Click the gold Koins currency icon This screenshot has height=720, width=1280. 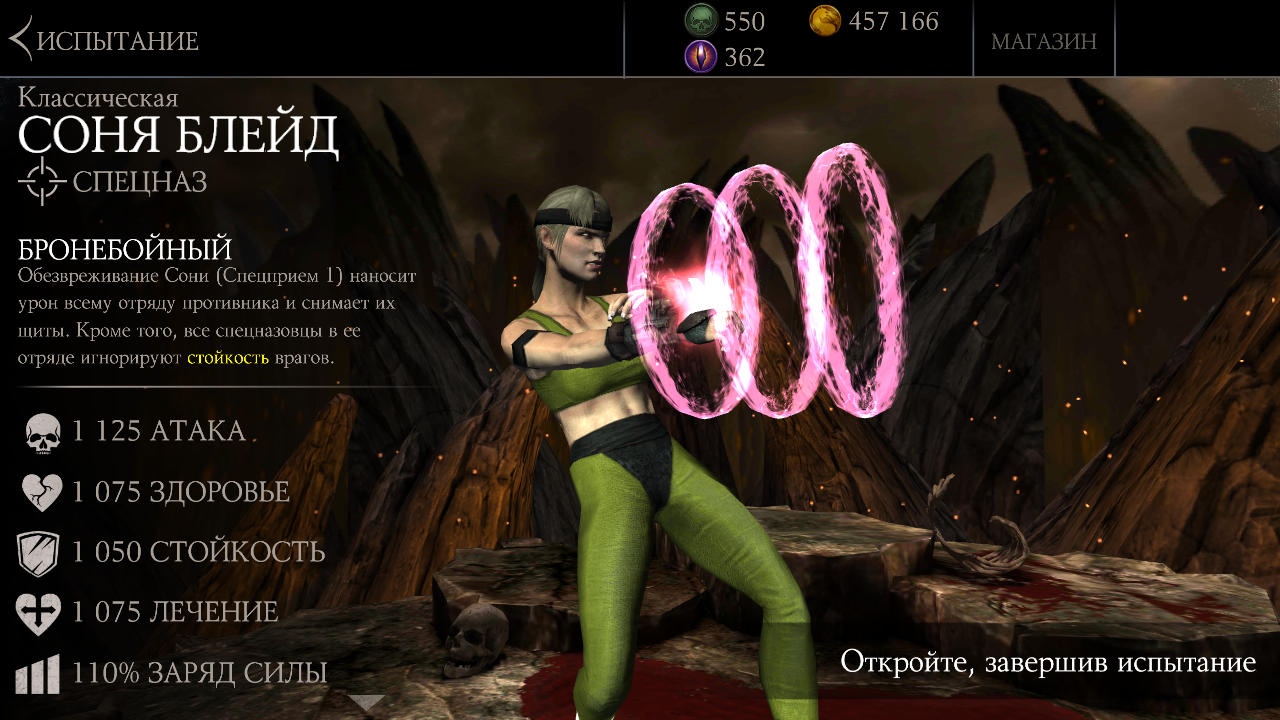[825, 21]
